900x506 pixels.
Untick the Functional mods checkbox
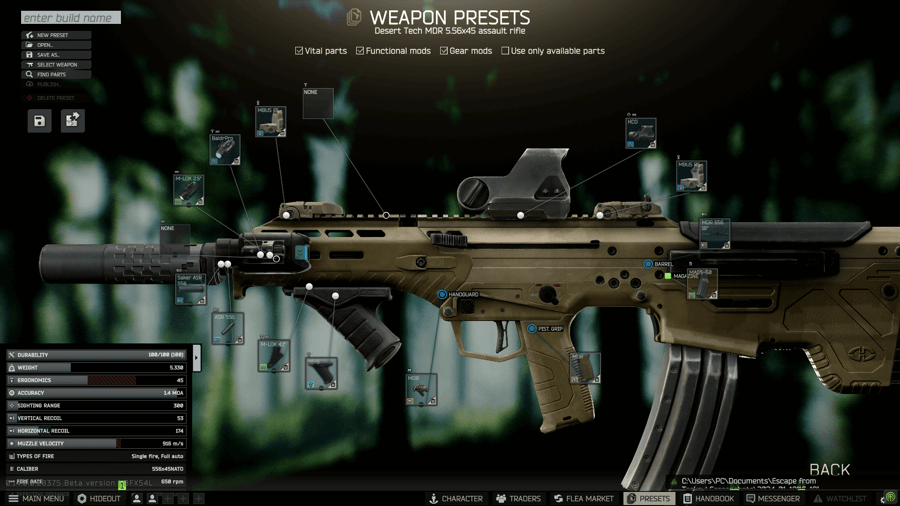pyautogui.click(x=360, y=51)
